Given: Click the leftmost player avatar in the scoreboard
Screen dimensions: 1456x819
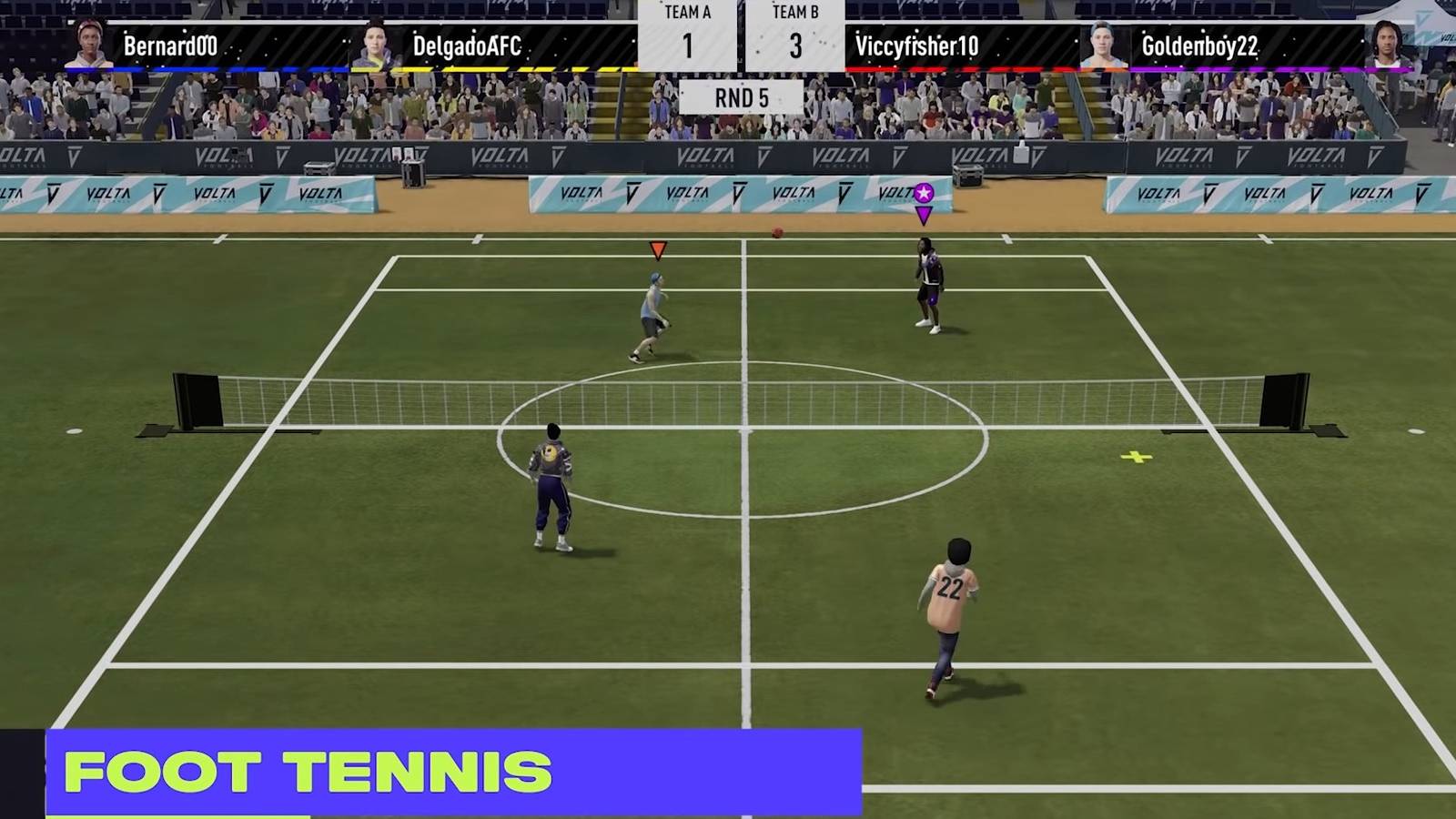Looking at the screenshot, I should 87,41.
